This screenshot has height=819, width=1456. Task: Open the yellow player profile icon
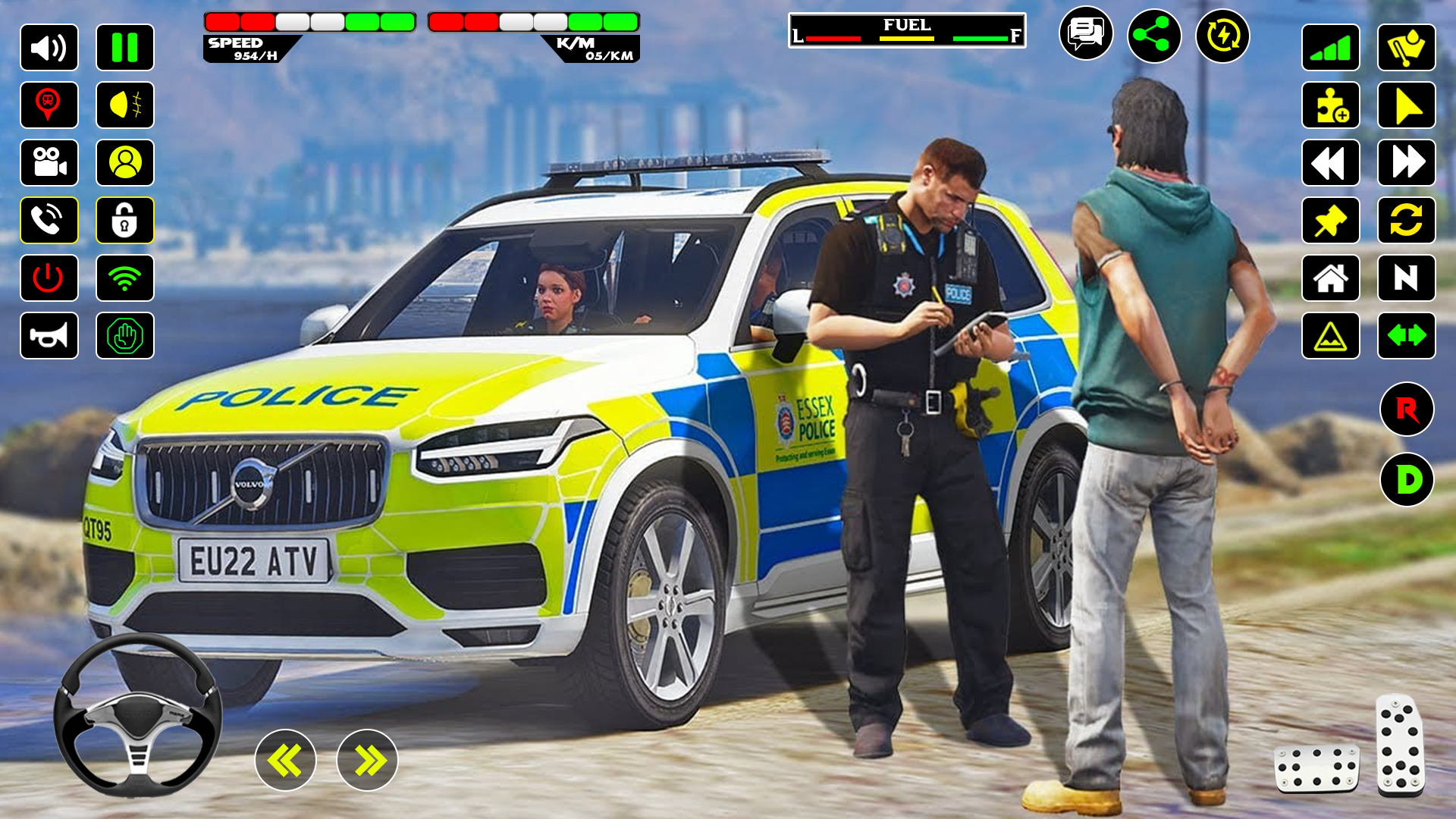(x=125, y=163)
